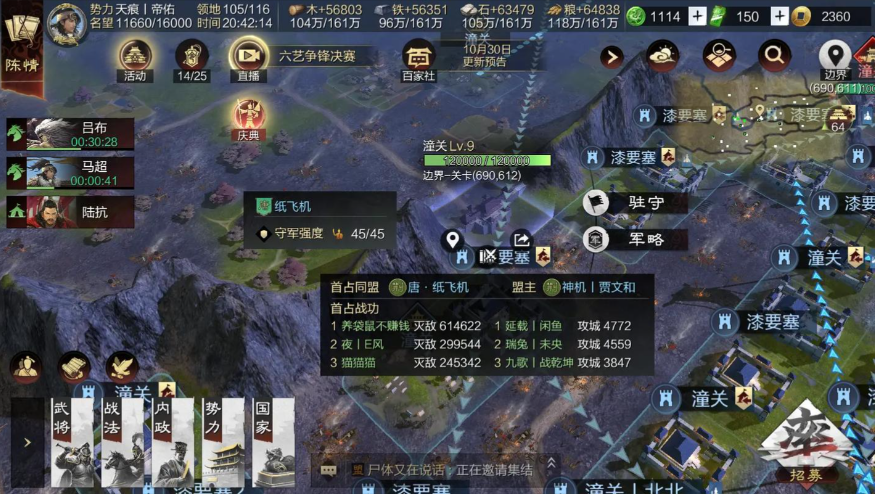
Task: Click the share arrow icon near 潼关
Action: click(522, 240)
